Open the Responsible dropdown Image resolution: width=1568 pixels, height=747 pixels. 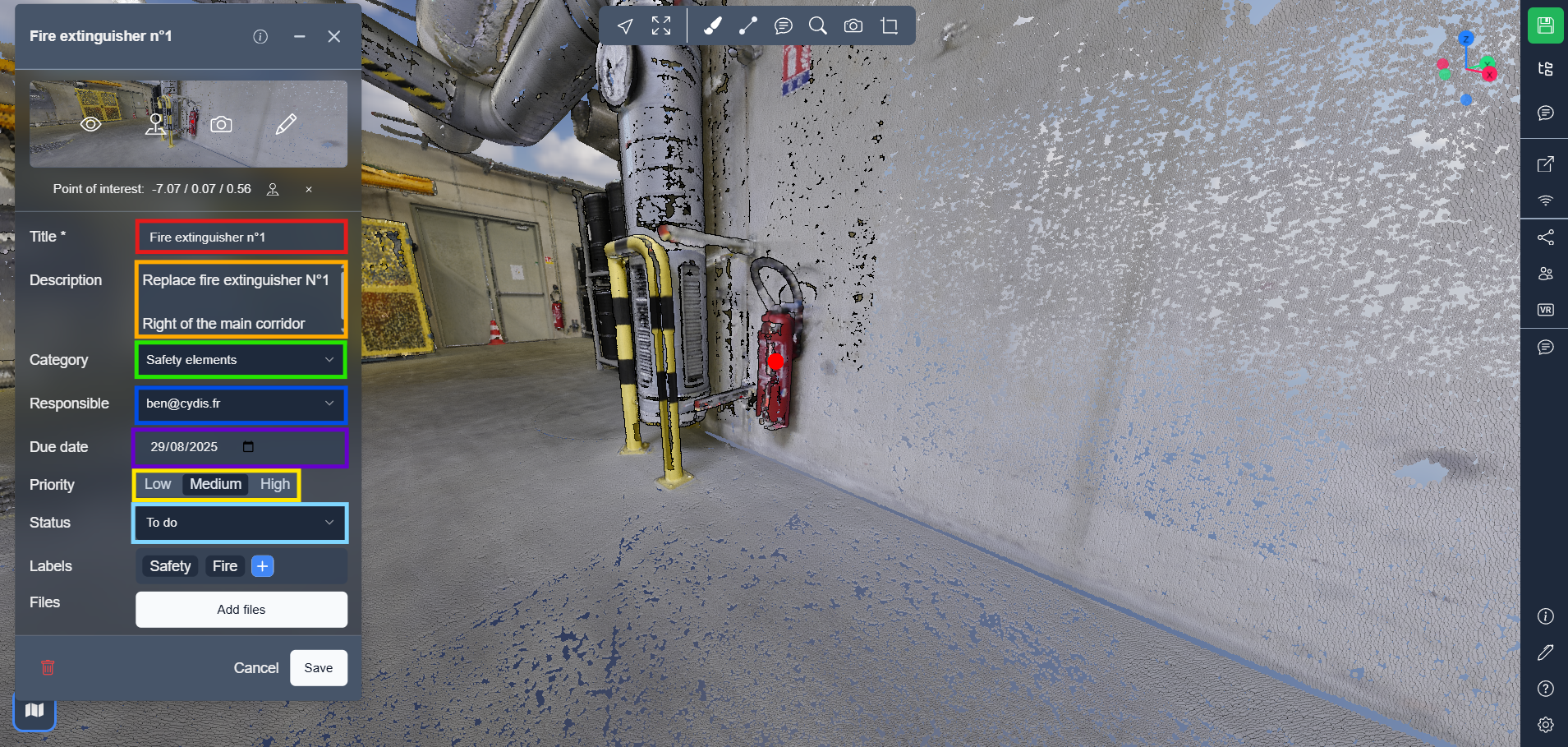(241, 403)
